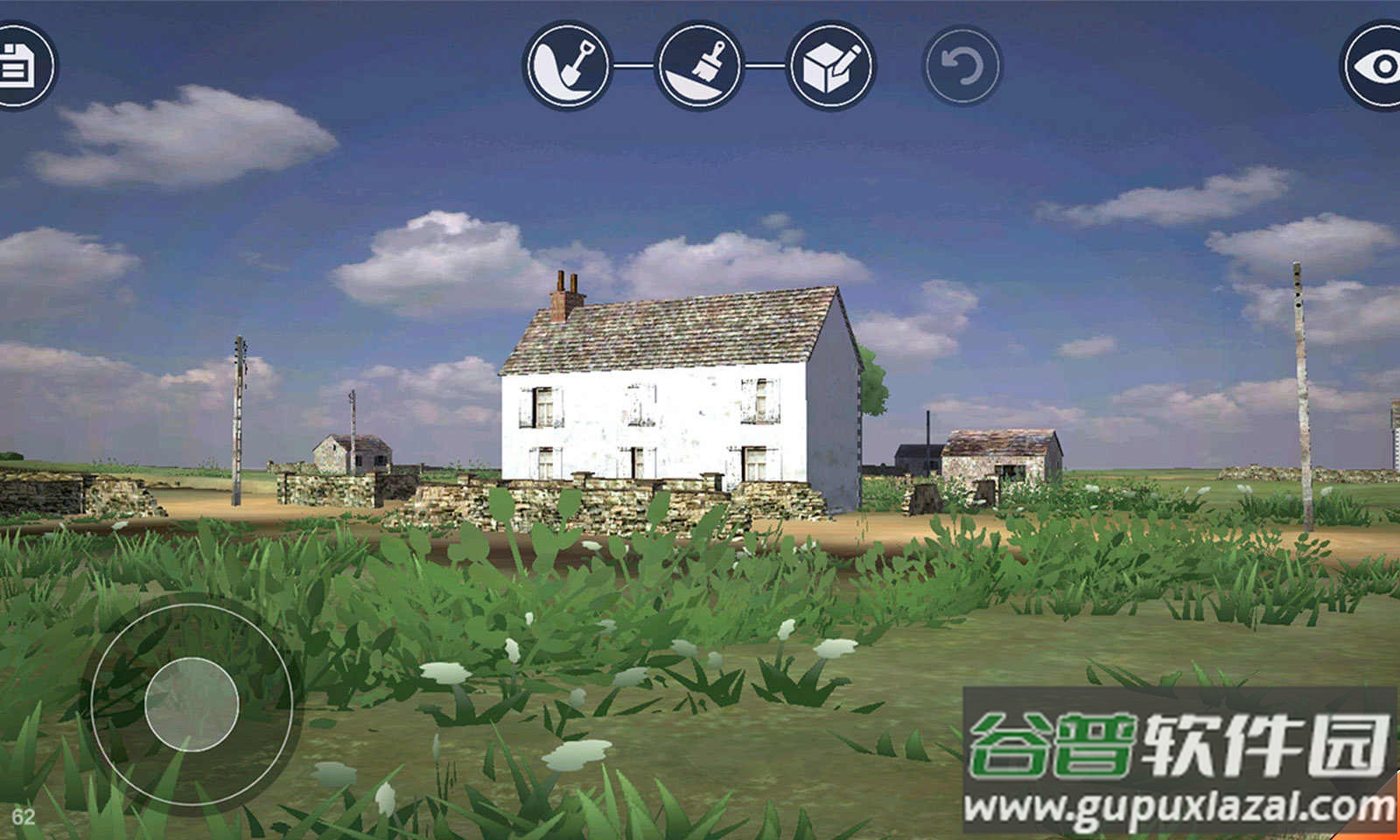Click the undo arrow button
The width and height of the screenshot is (1400, 840).
click(962, 66)
